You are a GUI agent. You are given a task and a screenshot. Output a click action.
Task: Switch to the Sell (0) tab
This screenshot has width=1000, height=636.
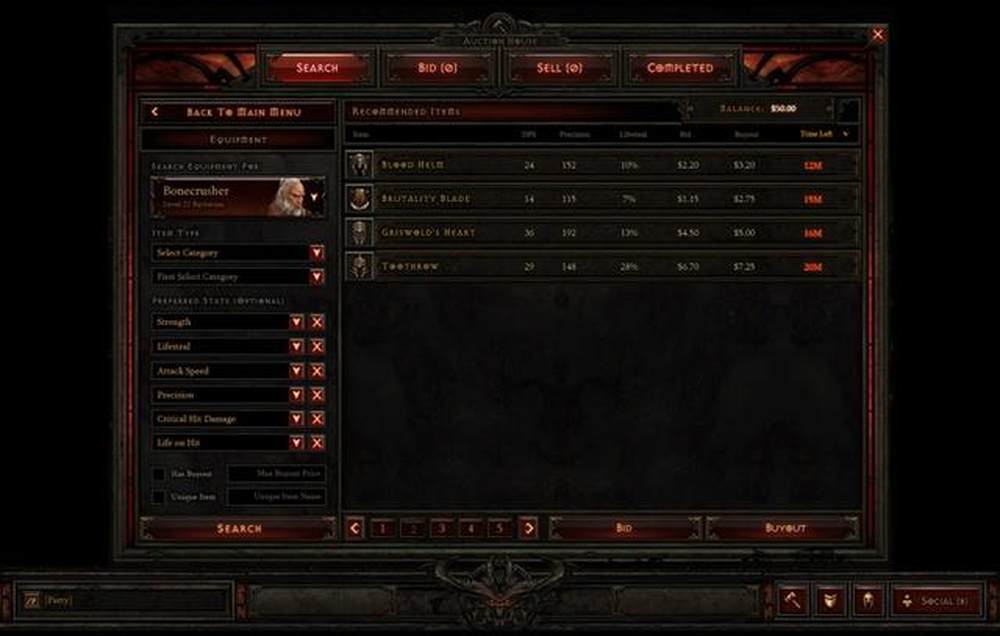(559, 68)
